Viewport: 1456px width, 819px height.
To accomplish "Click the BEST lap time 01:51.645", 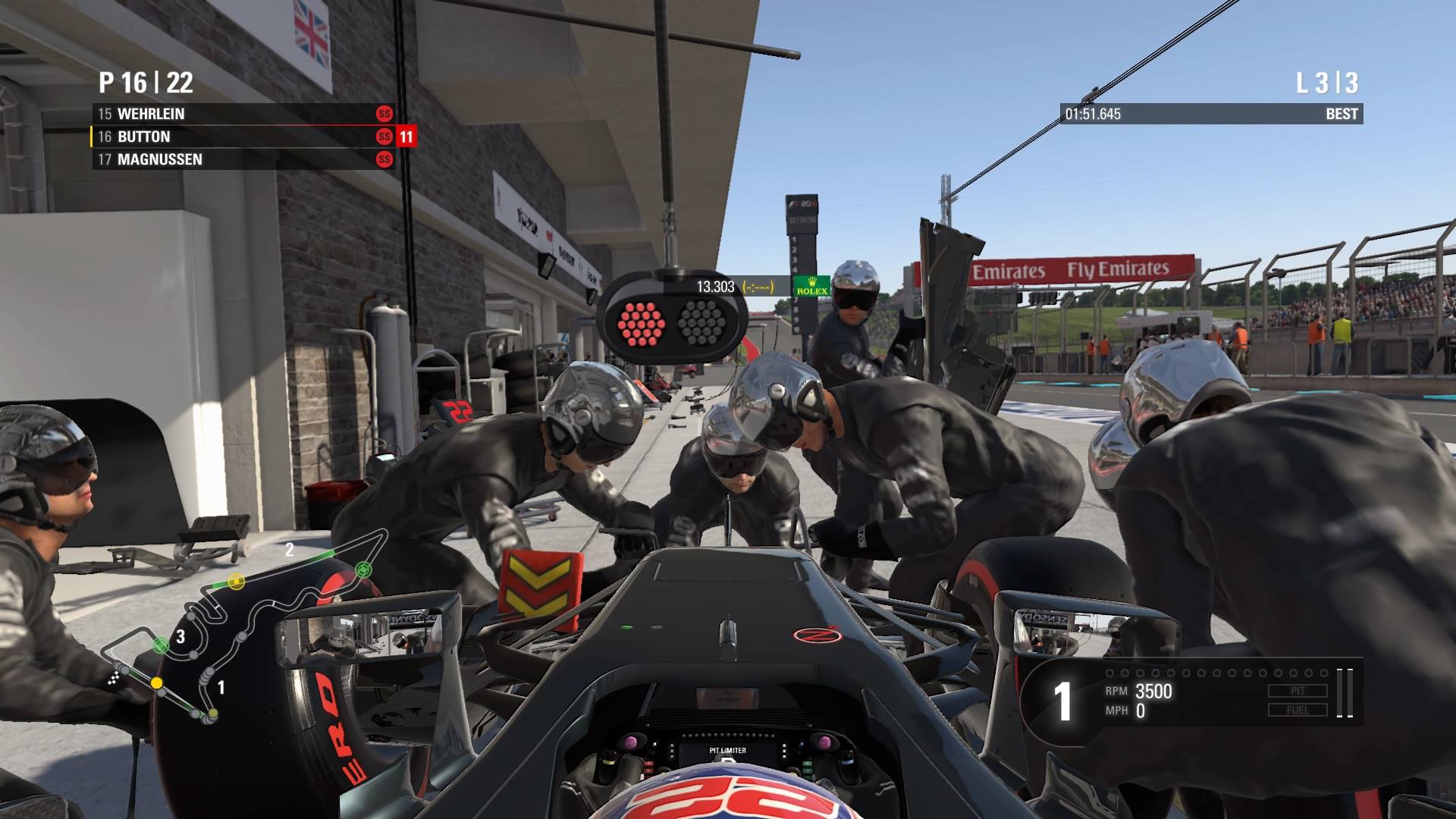I will pyautogui.click(x=1092, y=114).
